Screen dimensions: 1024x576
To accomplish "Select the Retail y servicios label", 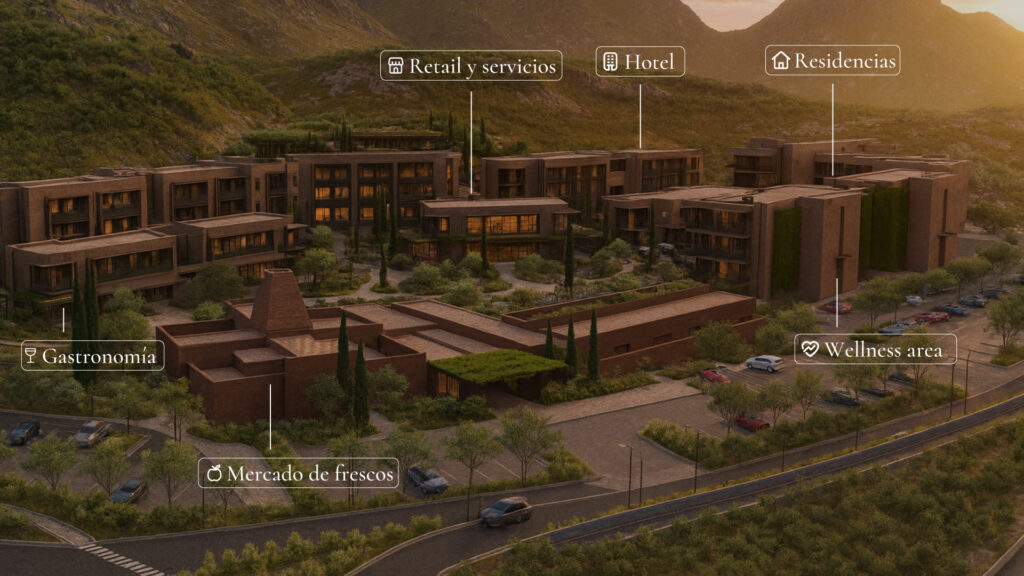I will (471, 66).
